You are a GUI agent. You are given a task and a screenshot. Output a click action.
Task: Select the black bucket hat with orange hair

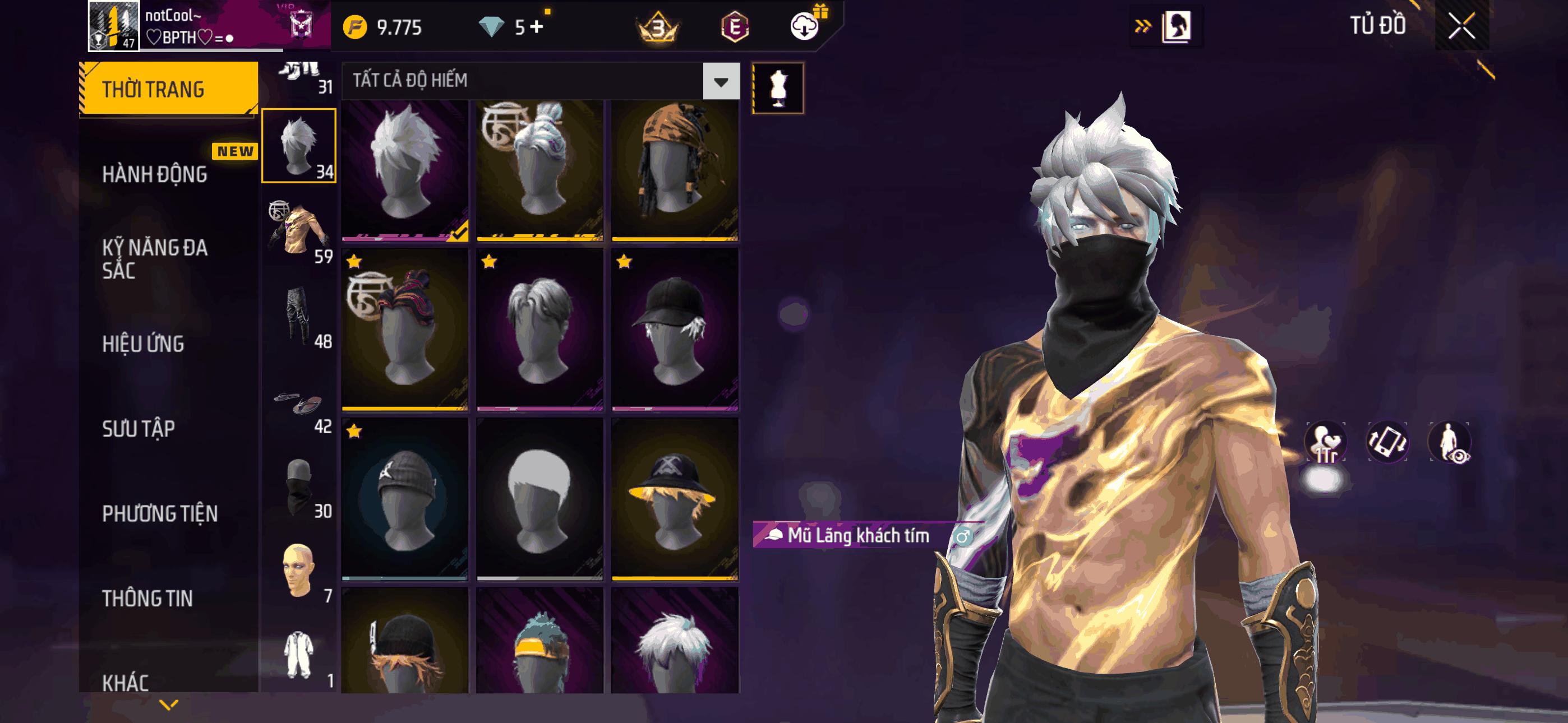click(675, 498)
